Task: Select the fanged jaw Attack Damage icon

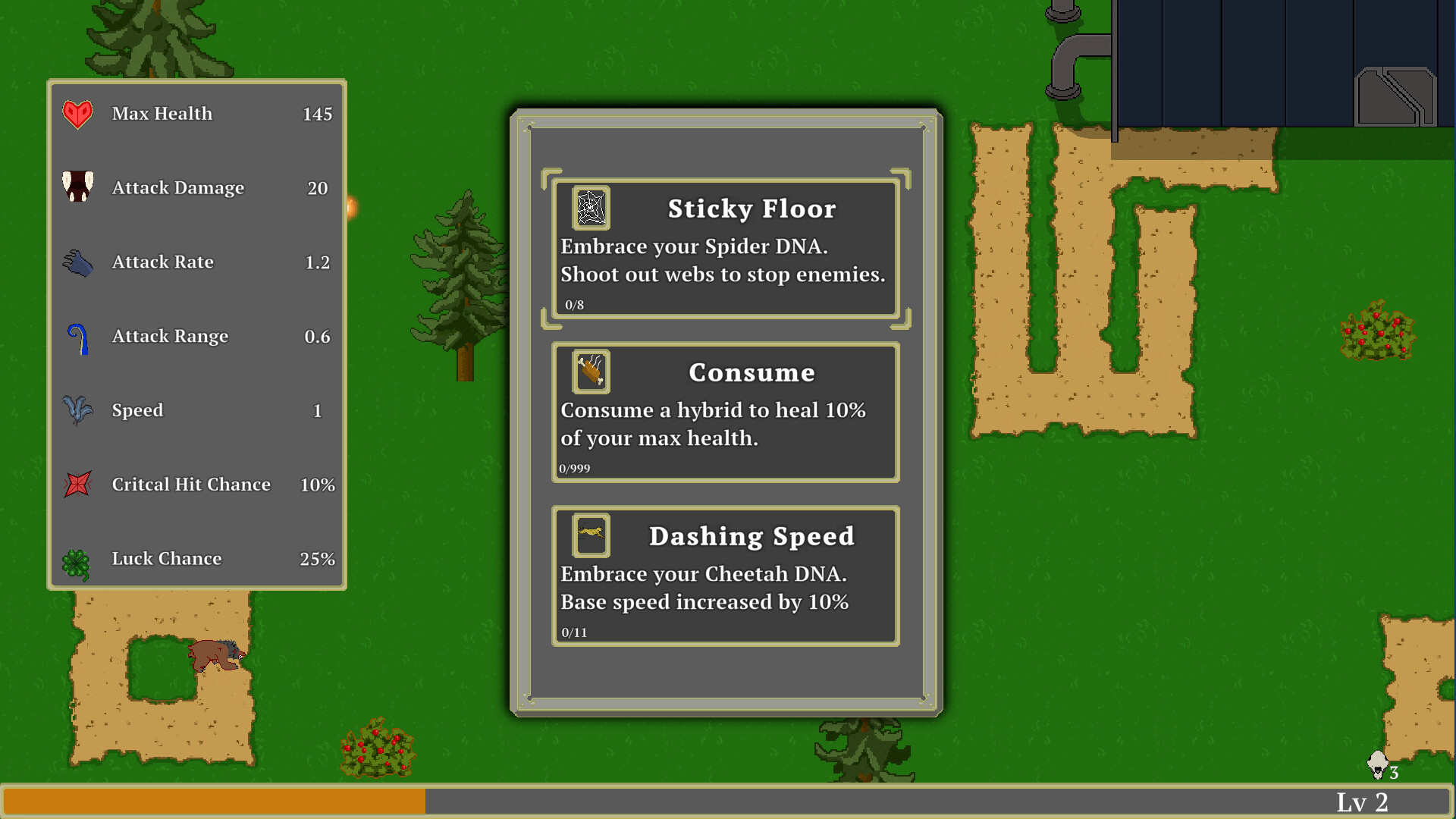Action: (x=77, y=187)
